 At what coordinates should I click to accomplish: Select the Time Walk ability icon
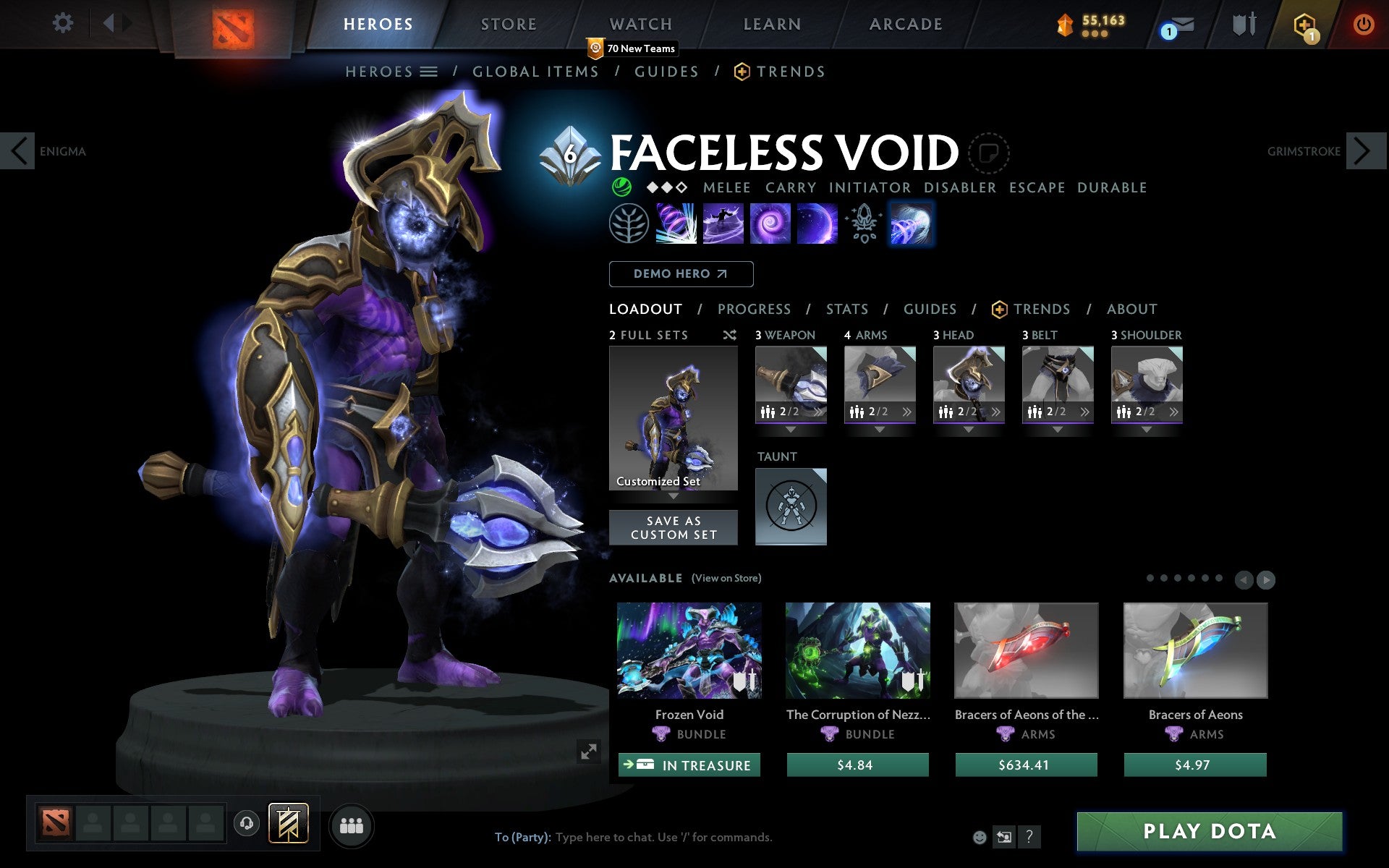click(x=676, y=224)
